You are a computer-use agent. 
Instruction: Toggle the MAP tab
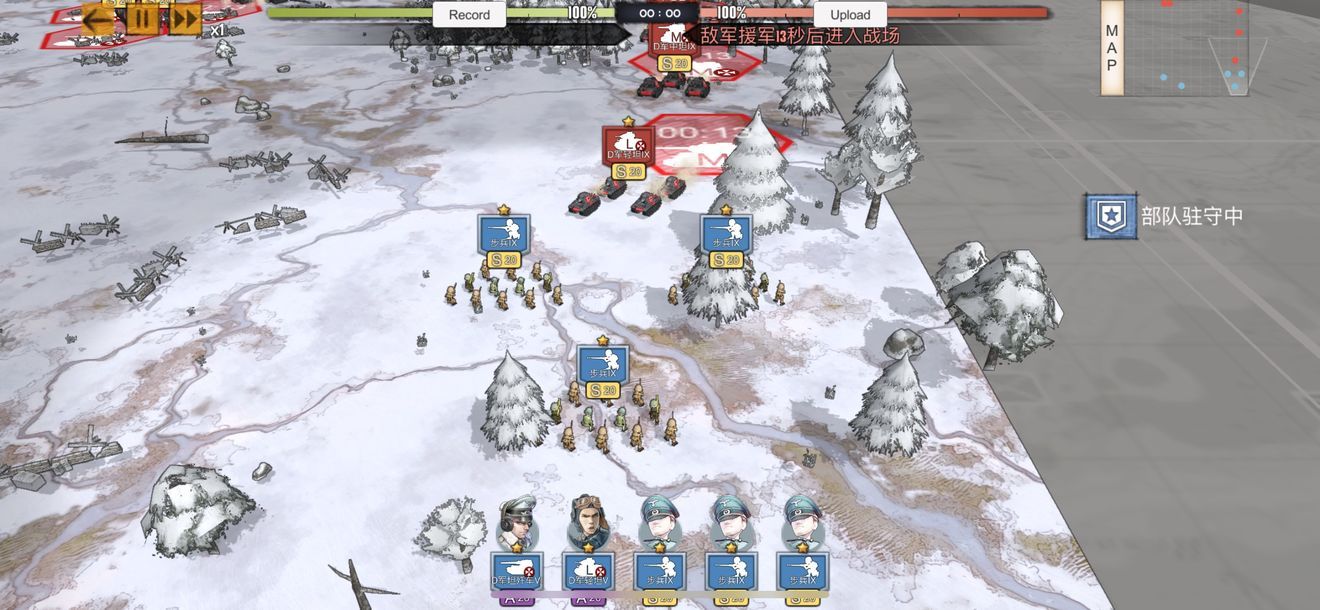1111,48
